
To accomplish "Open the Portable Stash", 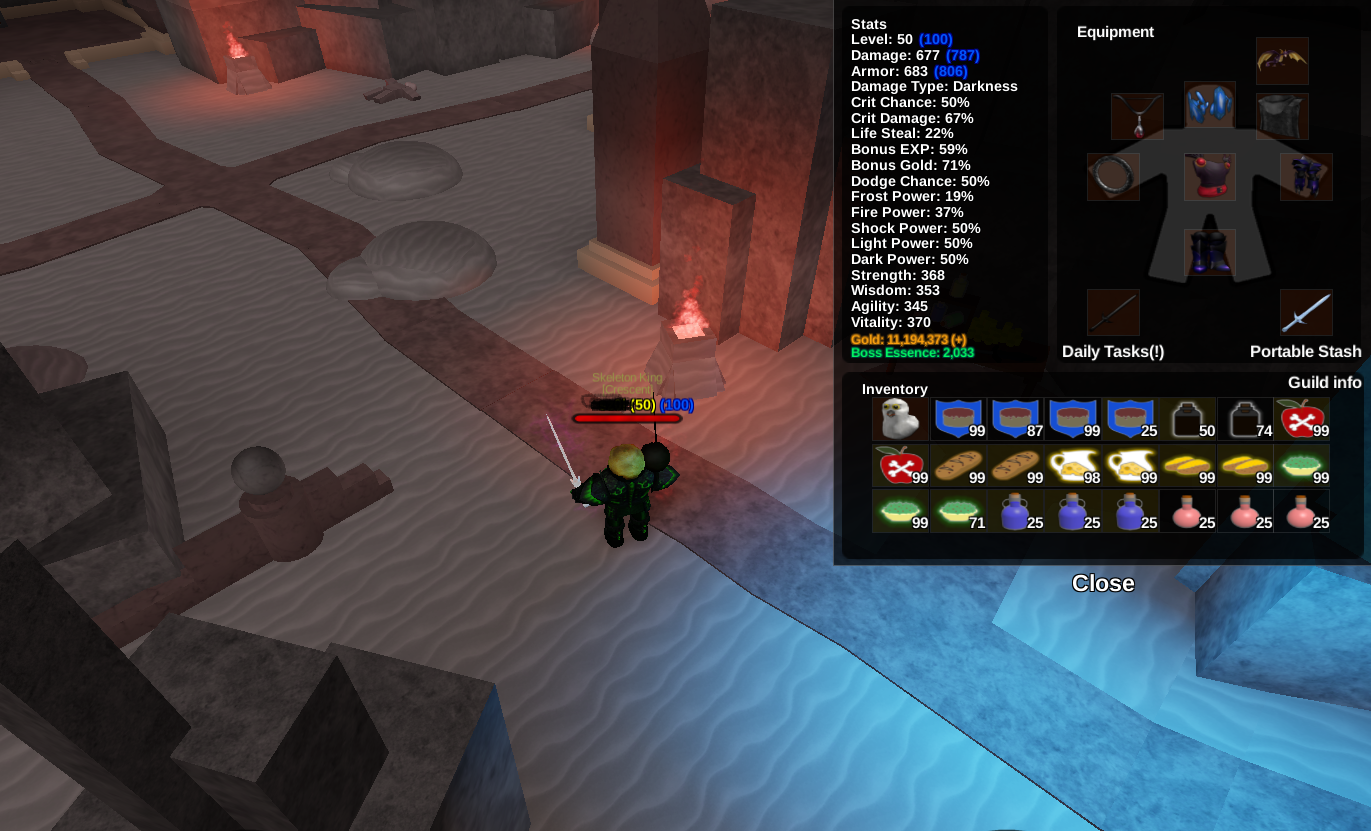I will tap(1305, 351).
